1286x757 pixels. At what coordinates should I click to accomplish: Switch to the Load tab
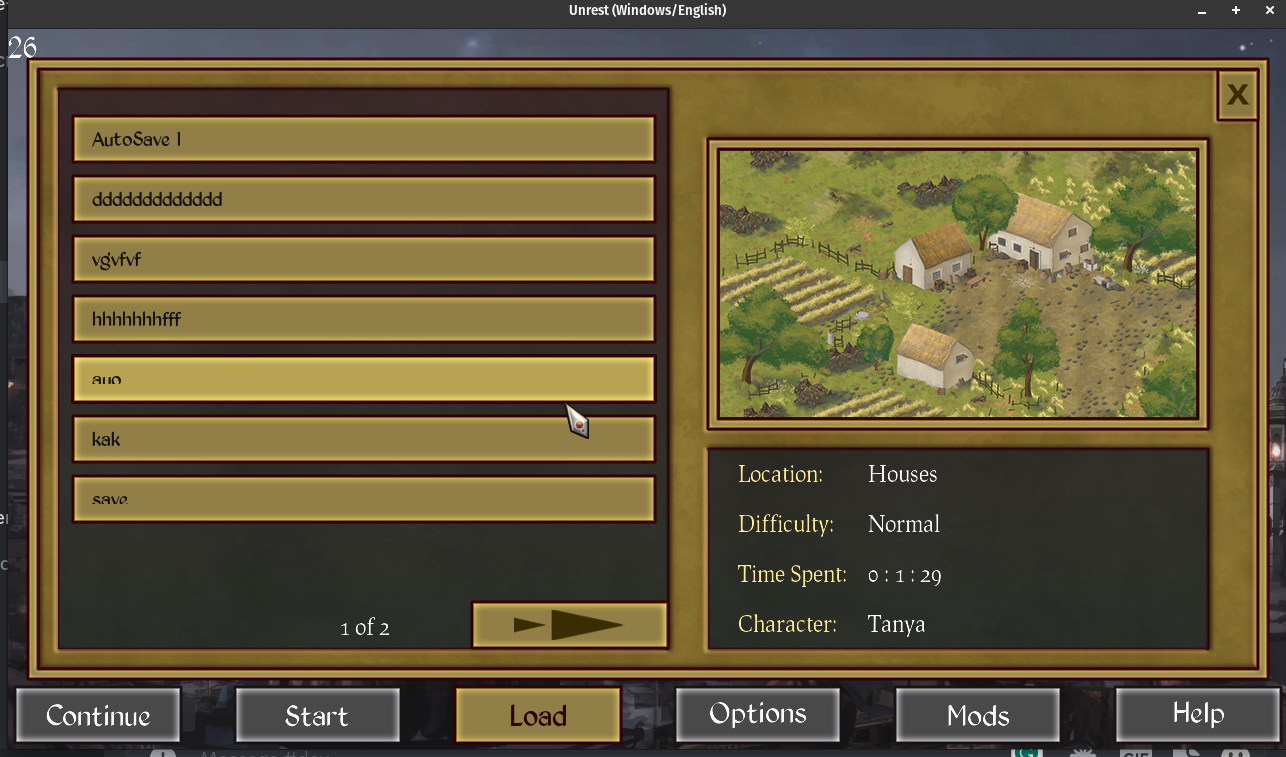pyautogui.click(x=537, y=714)
